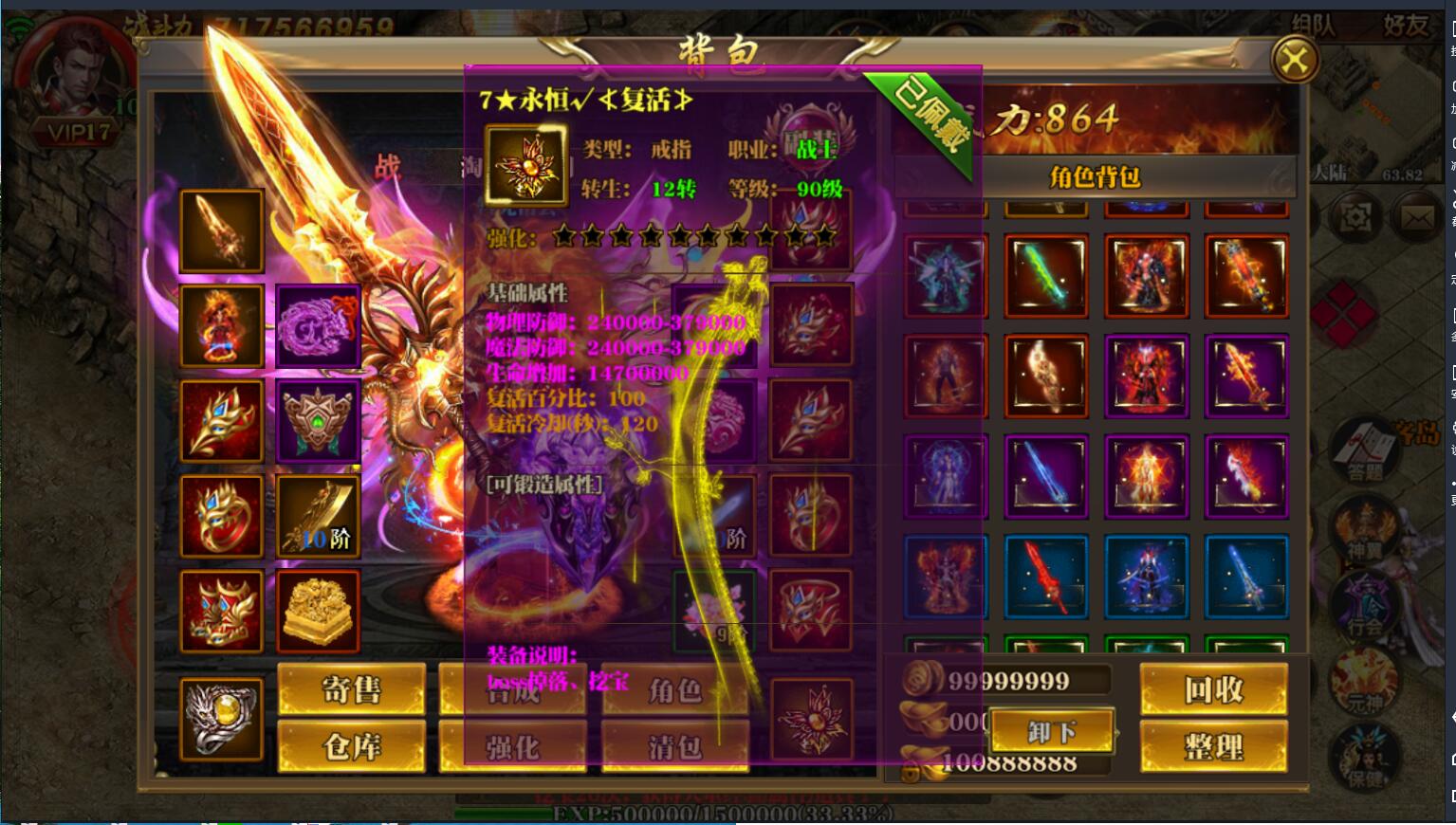Screen dimensions: 1456x825
Task: Select the golden seal equipment slot
Action: coord(318,612)
